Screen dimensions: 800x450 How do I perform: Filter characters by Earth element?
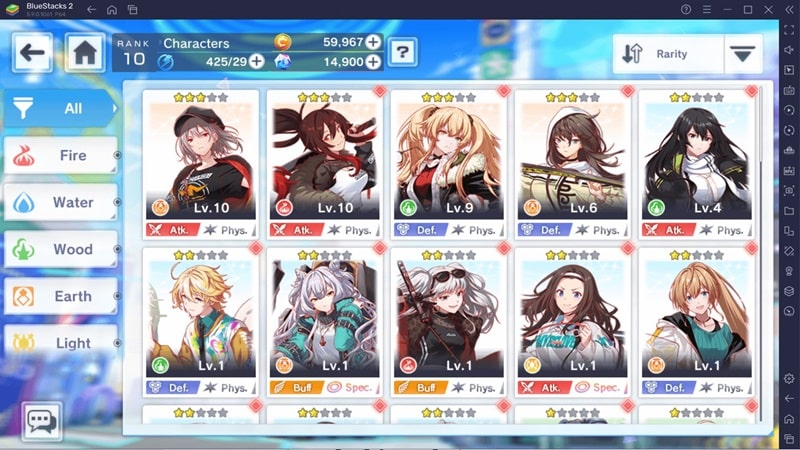coord(60,296)
